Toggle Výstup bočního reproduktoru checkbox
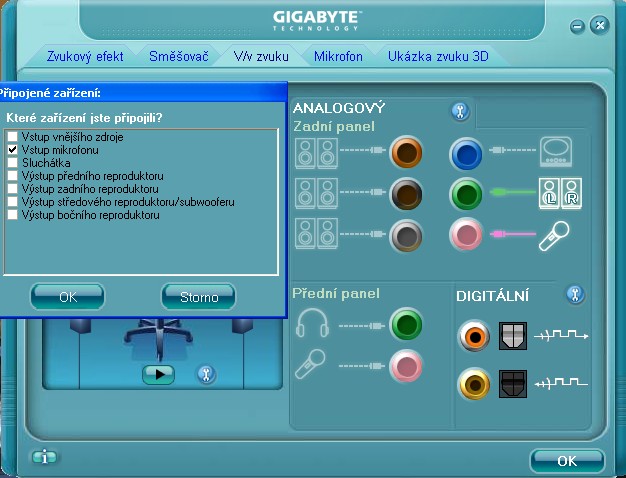Image resolution: width=626 pixels, height=478 pixels. coord(13,214)
